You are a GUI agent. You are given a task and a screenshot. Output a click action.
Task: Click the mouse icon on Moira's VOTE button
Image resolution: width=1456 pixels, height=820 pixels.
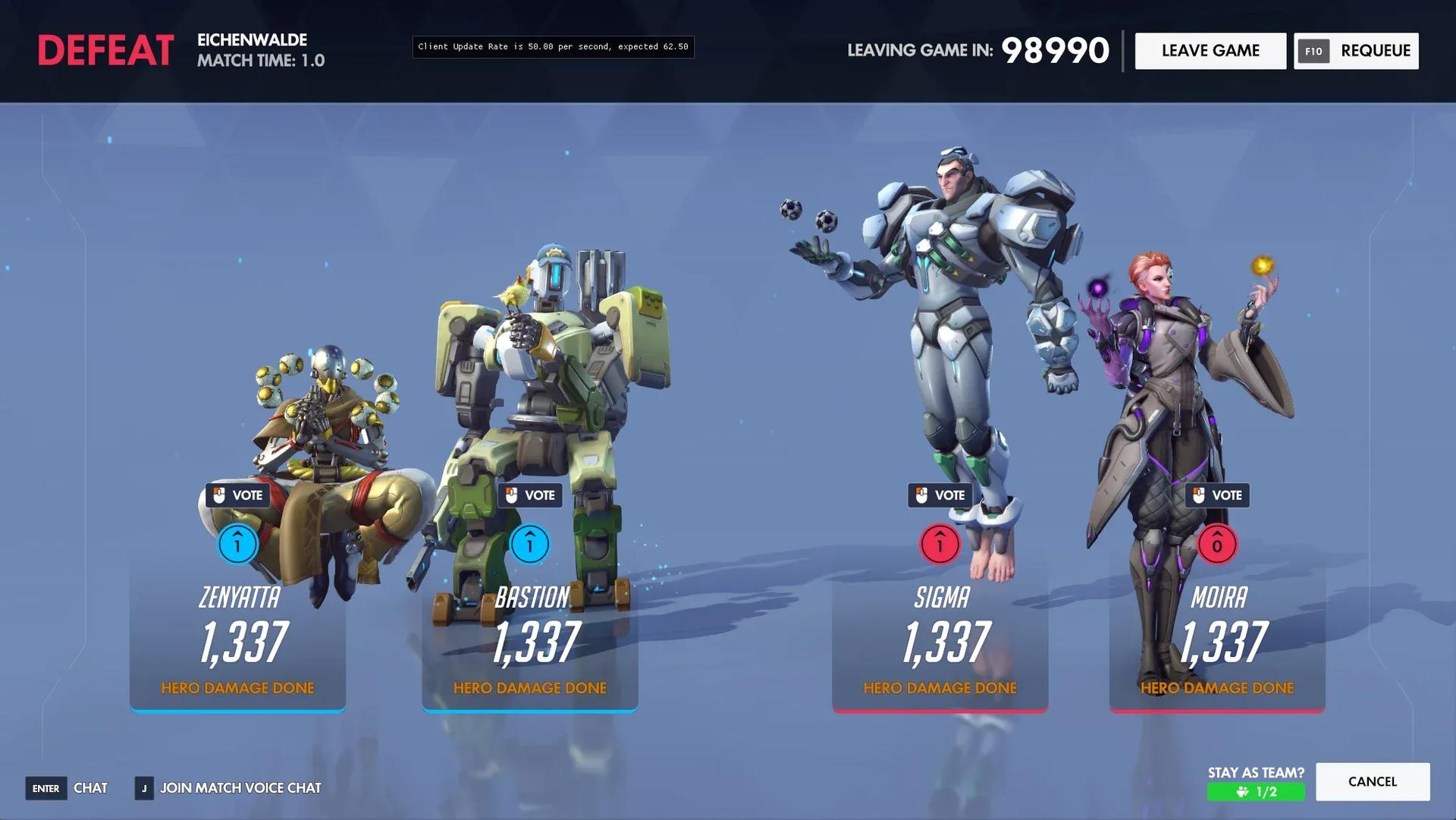[x=1200, y=495]
